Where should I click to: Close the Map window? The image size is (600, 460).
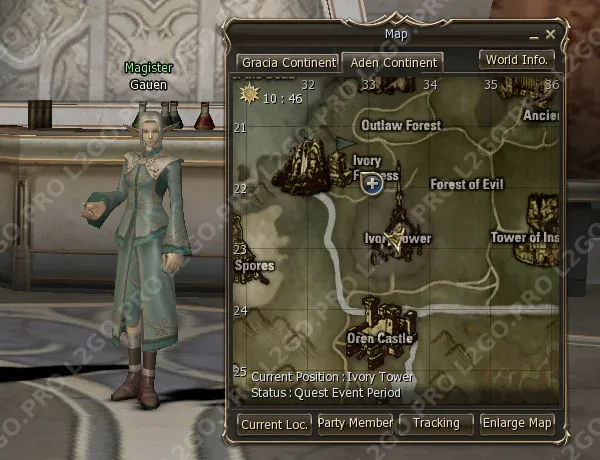tap(550, 35)
